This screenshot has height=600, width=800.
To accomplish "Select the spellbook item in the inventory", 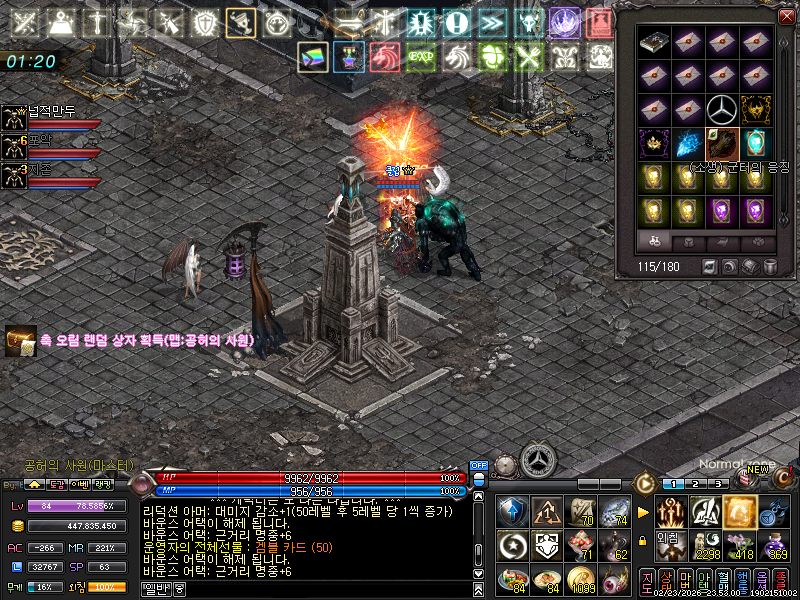I will point(654,42).
